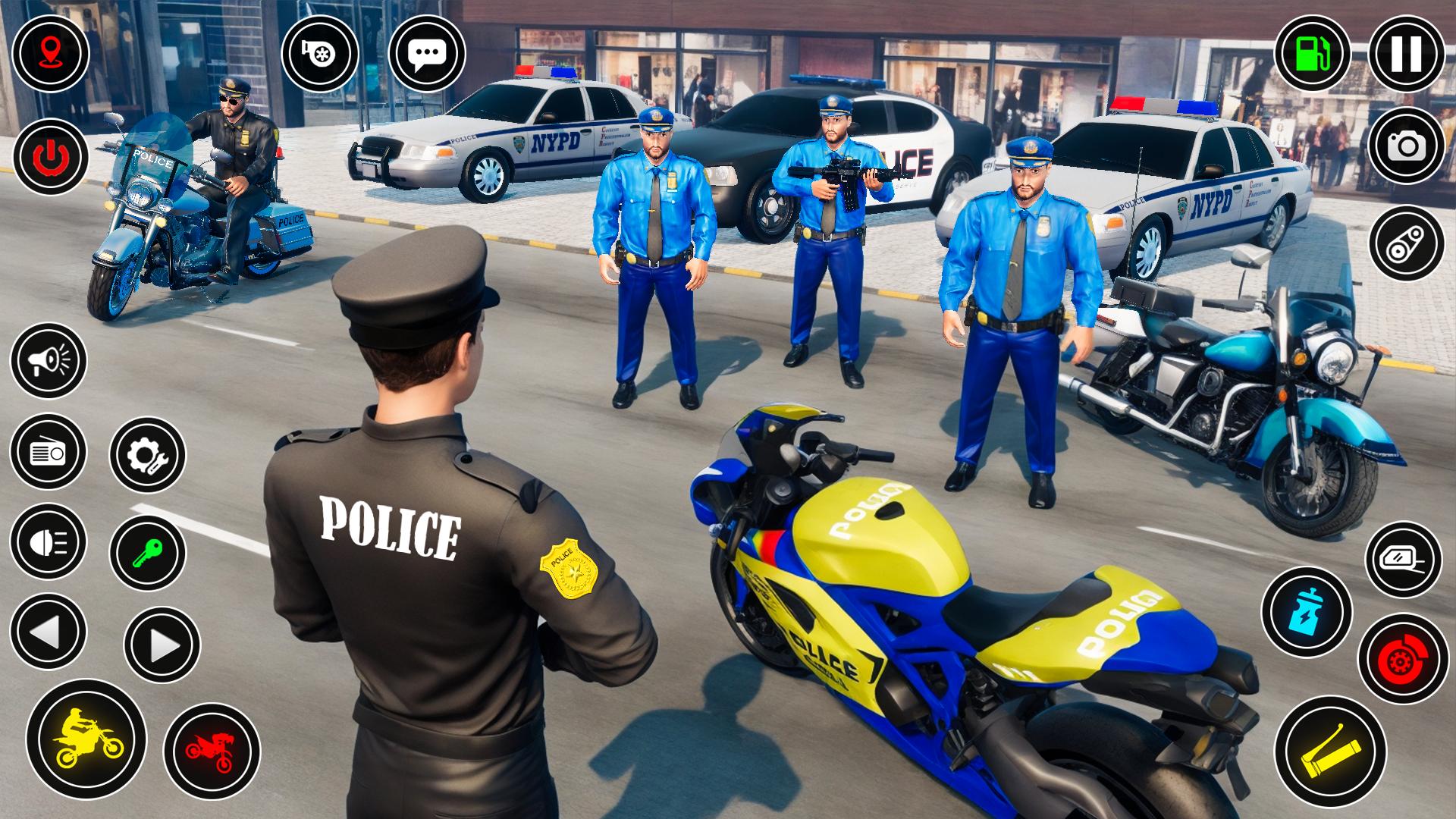The image size is (1456, 819).
Task: Open the red location pin map button
Action: coord(50,53)
